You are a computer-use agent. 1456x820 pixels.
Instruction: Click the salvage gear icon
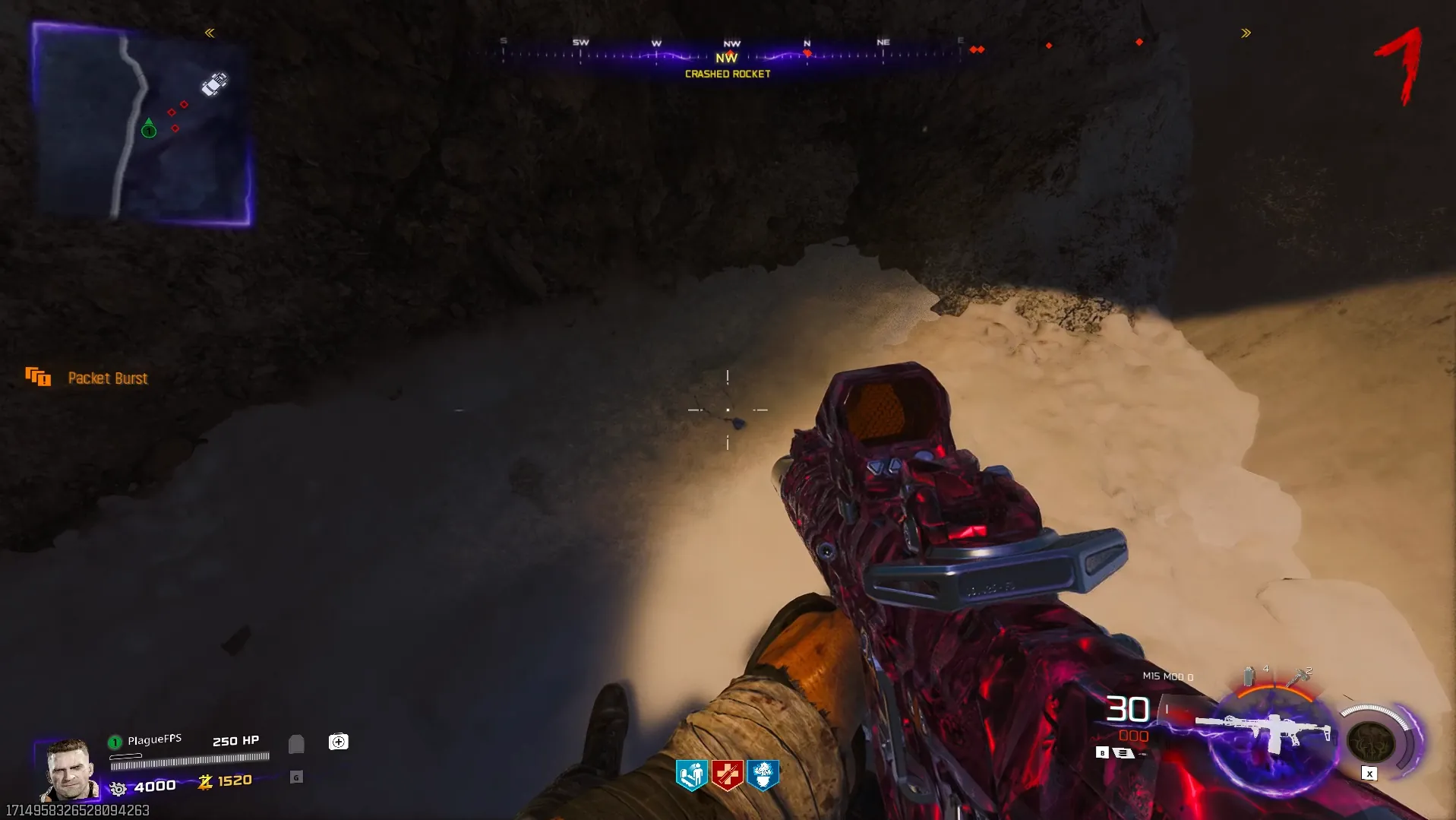(118, 789)
